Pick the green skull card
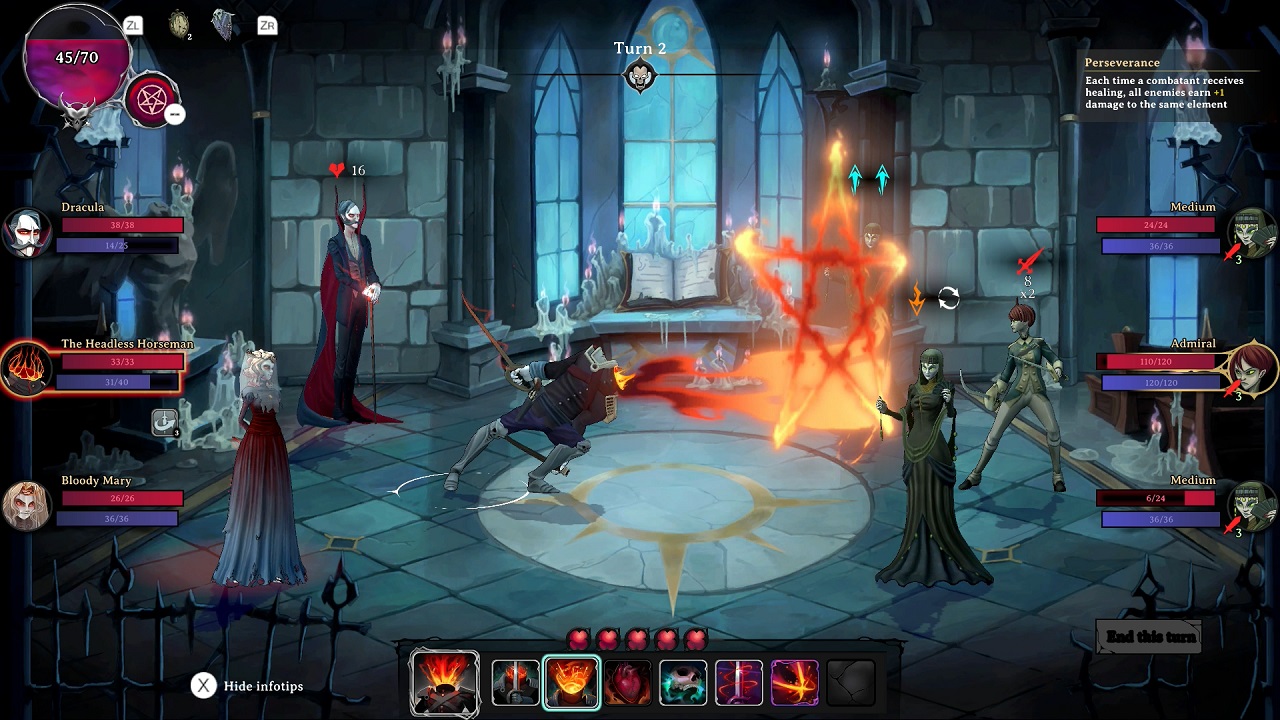 tap(683, 682)
